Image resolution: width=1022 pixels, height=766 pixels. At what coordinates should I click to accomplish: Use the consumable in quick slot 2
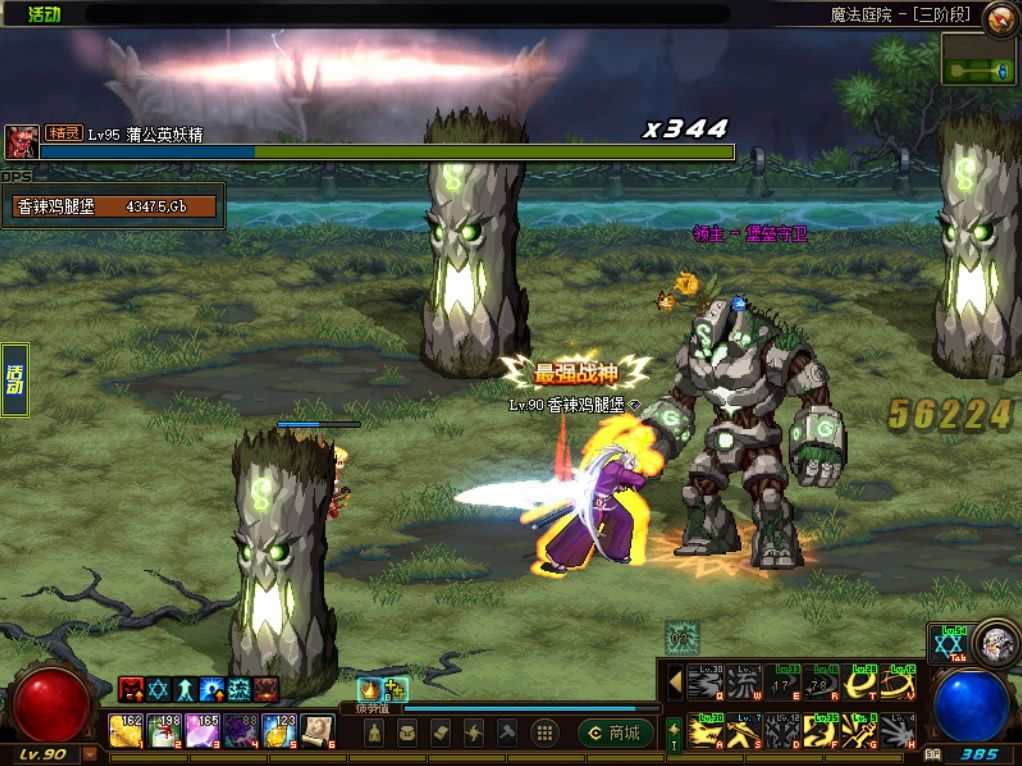[164, 731]
